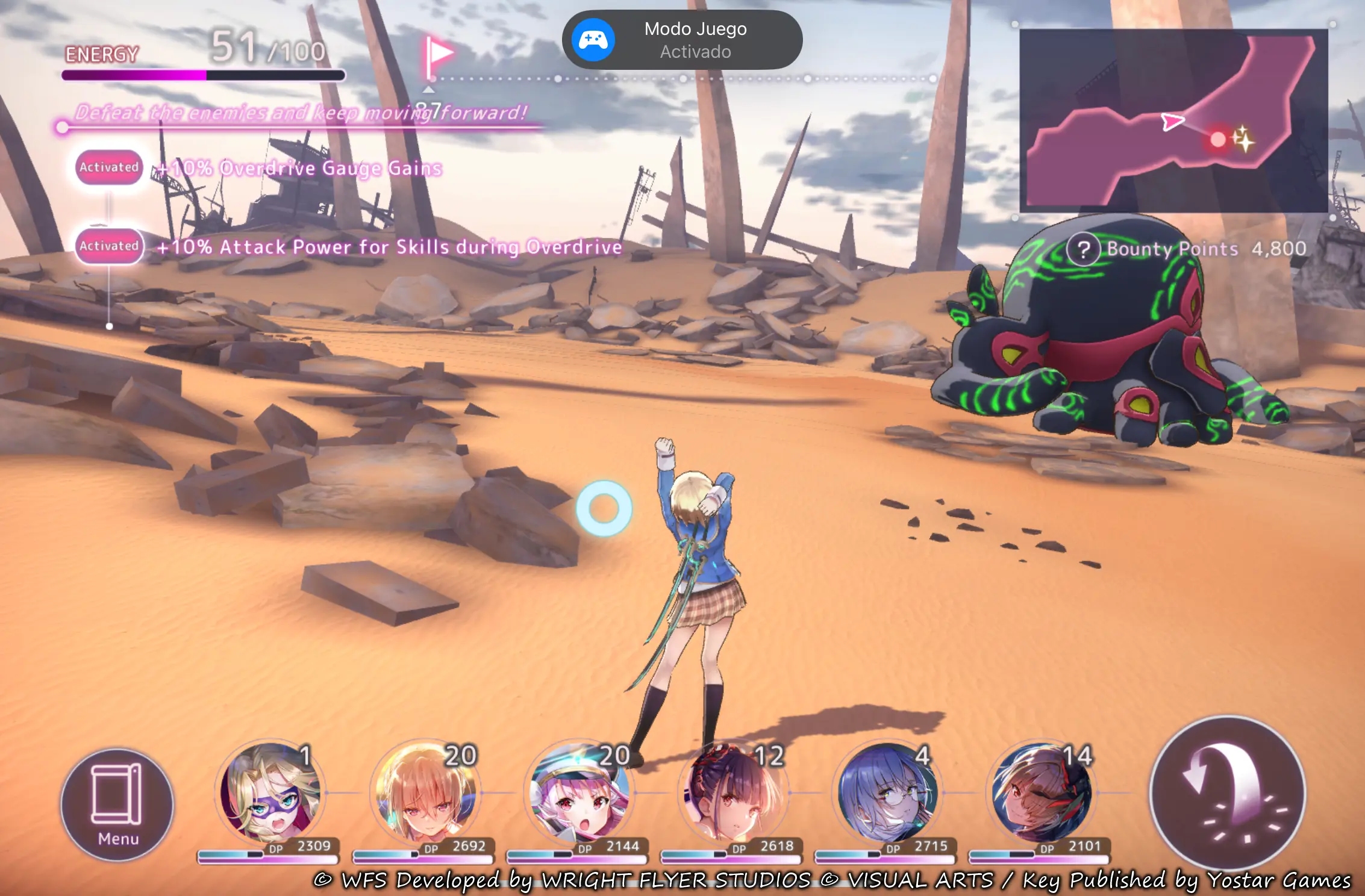
Task: Tap the round dash arrow button
Action: pos(1228,793)
